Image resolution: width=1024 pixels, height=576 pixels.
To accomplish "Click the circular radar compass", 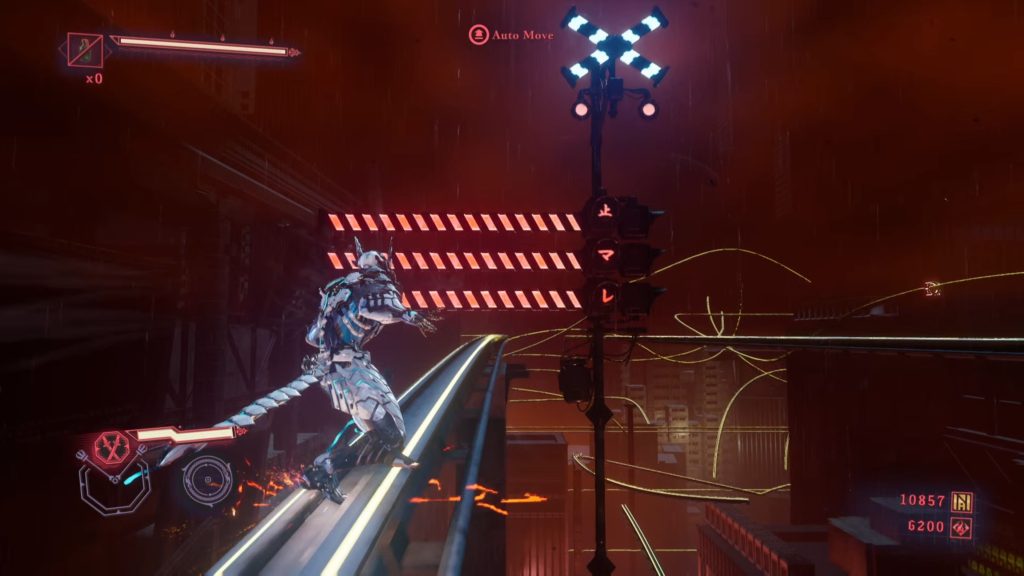I will point(207,480).
